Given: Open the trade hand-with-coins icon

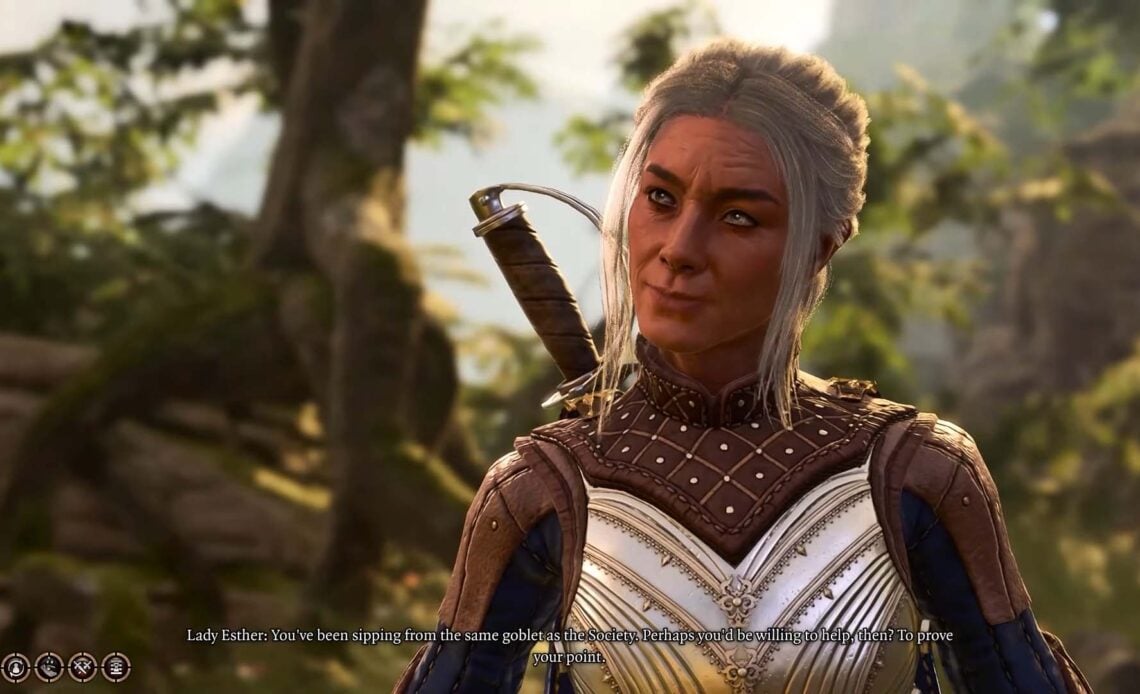Looking at the screenshot, I should (x=49, y=667).
